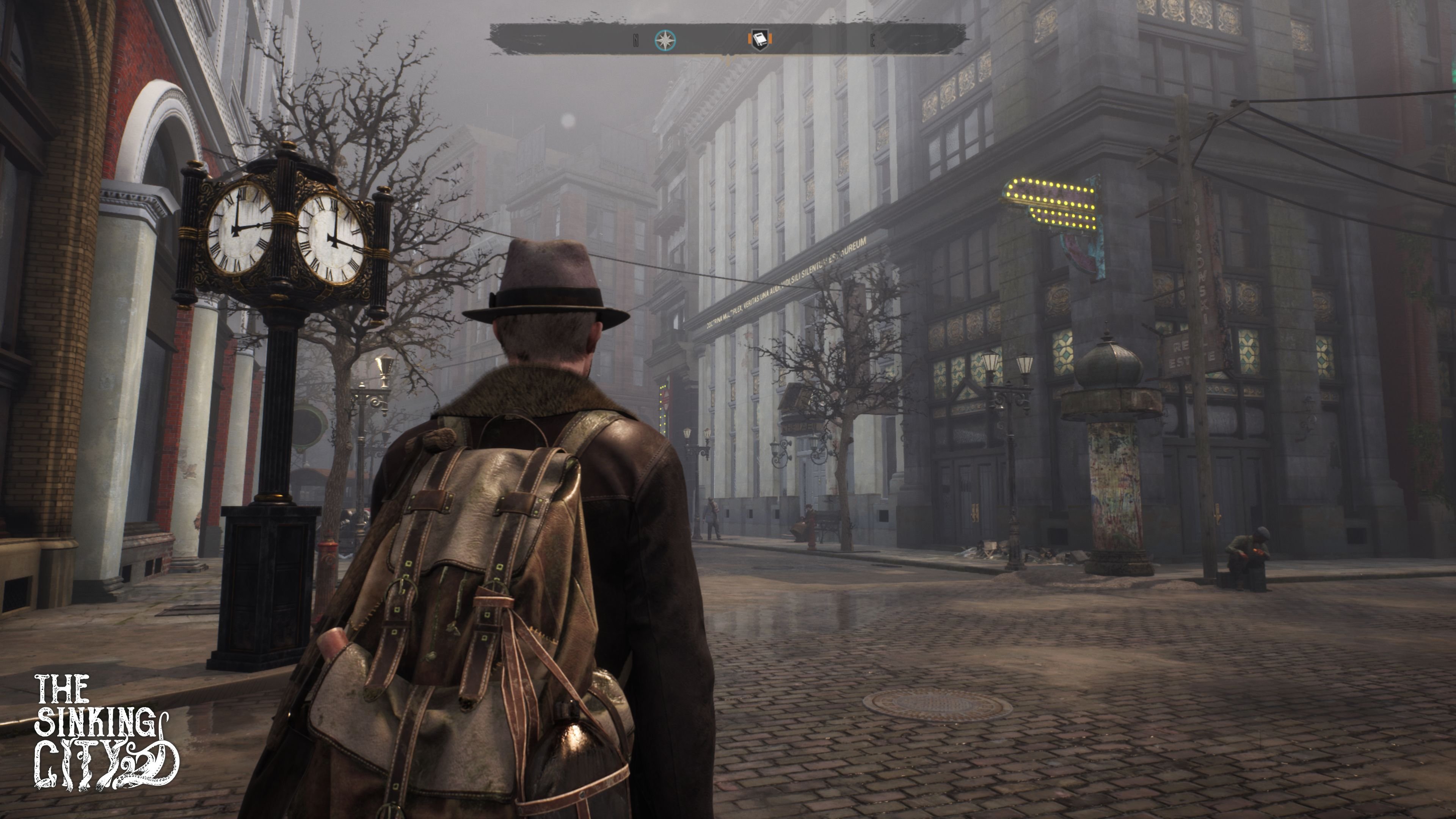Select the compass rose icon on the navigation bar
This screenshot has height=819, width=1456.
665,39
